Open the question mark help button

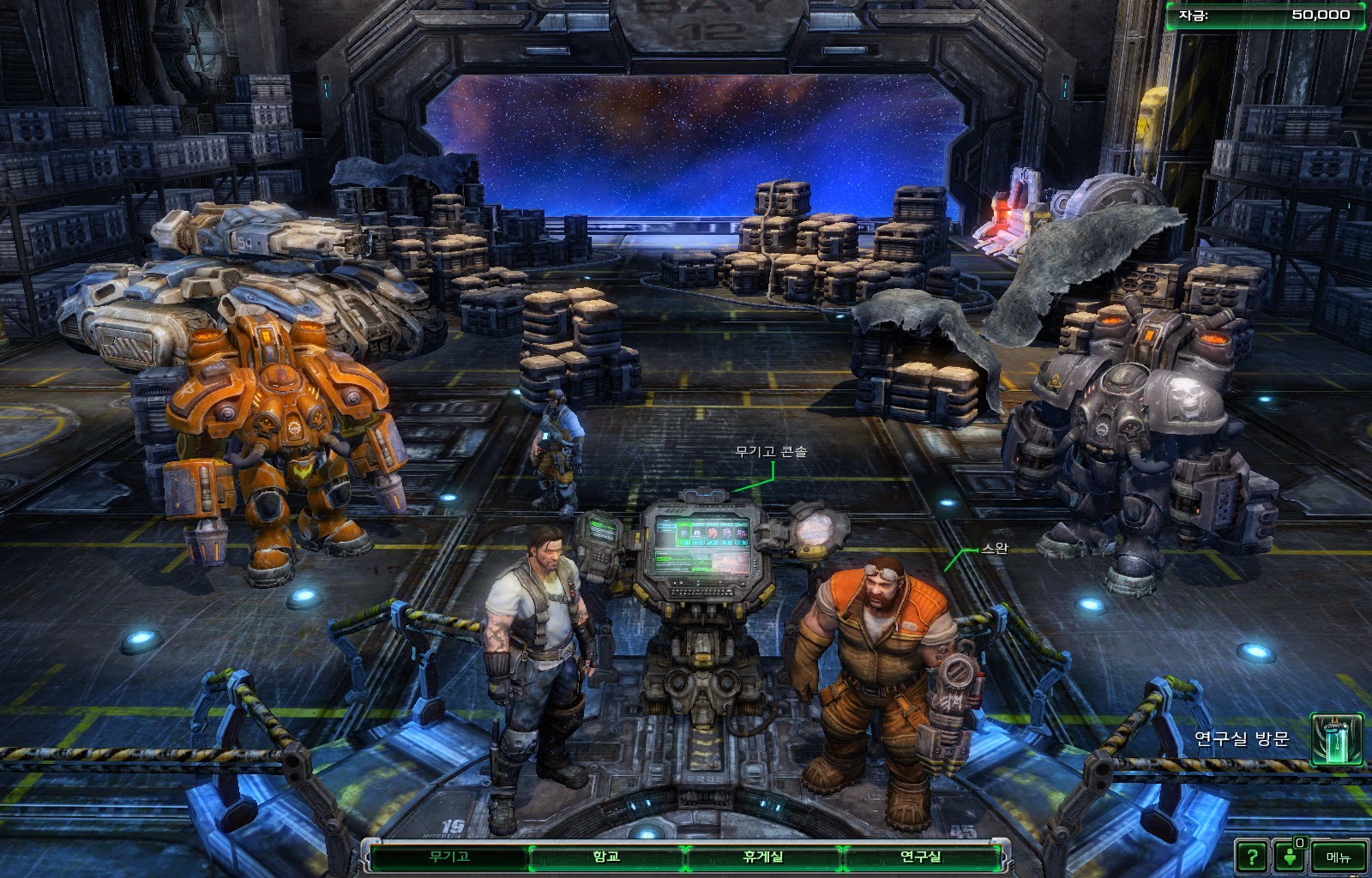pos(1252,857)
